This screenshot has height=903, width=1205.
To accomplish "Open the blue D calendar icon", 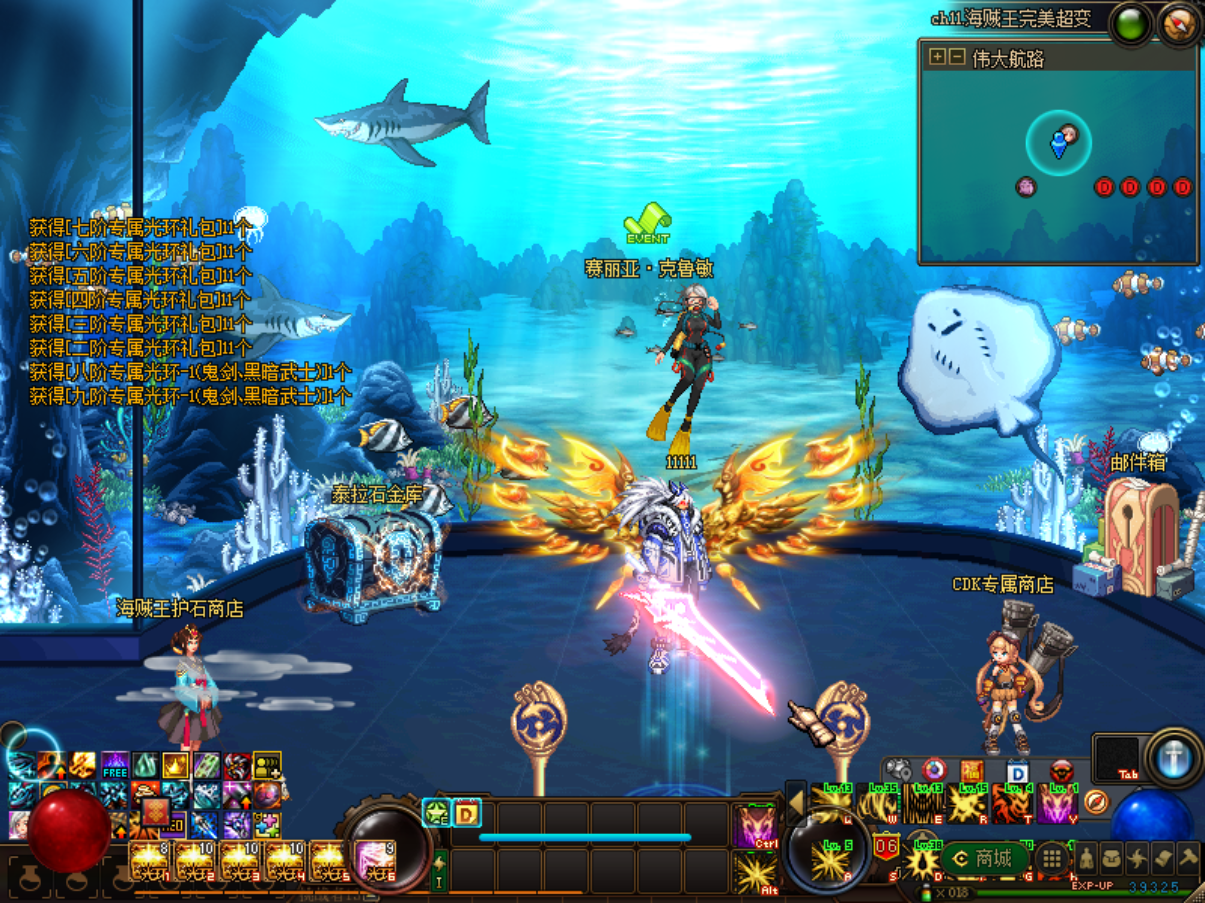I will click(1017, 772).
